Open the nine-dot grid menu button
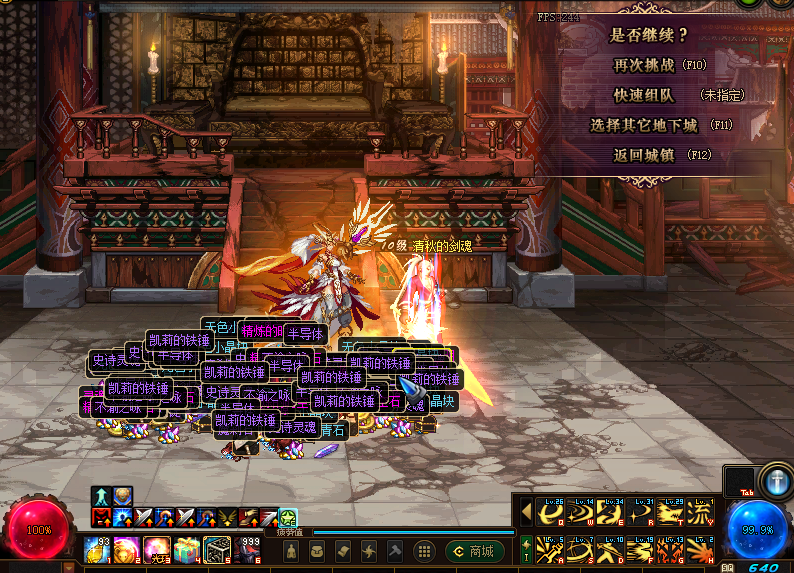The height and width of the screenshot is (573, 794). tap(424, 551)
